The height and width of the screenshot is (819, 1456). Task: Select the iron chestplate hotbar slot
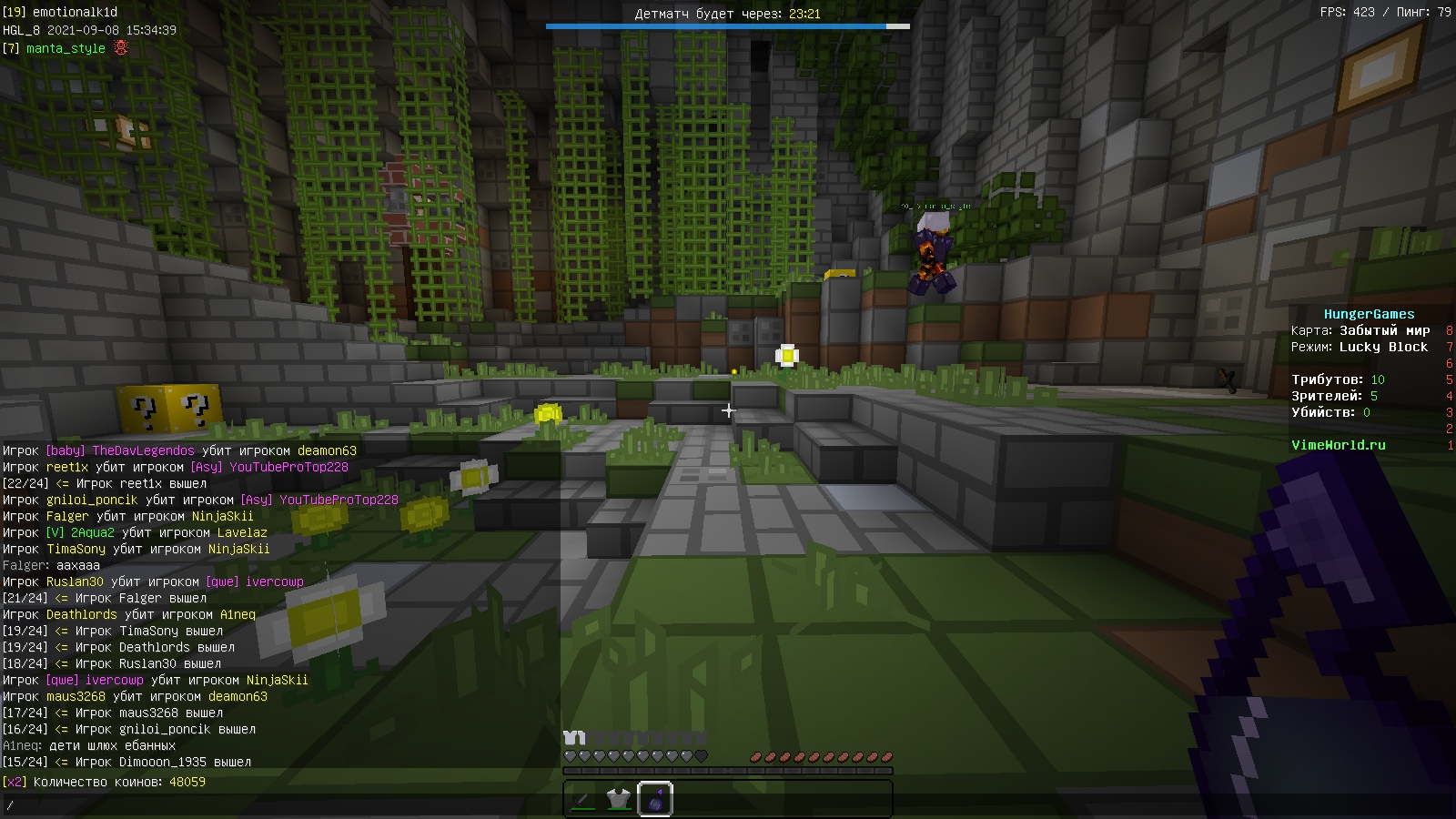coord(619,800)
